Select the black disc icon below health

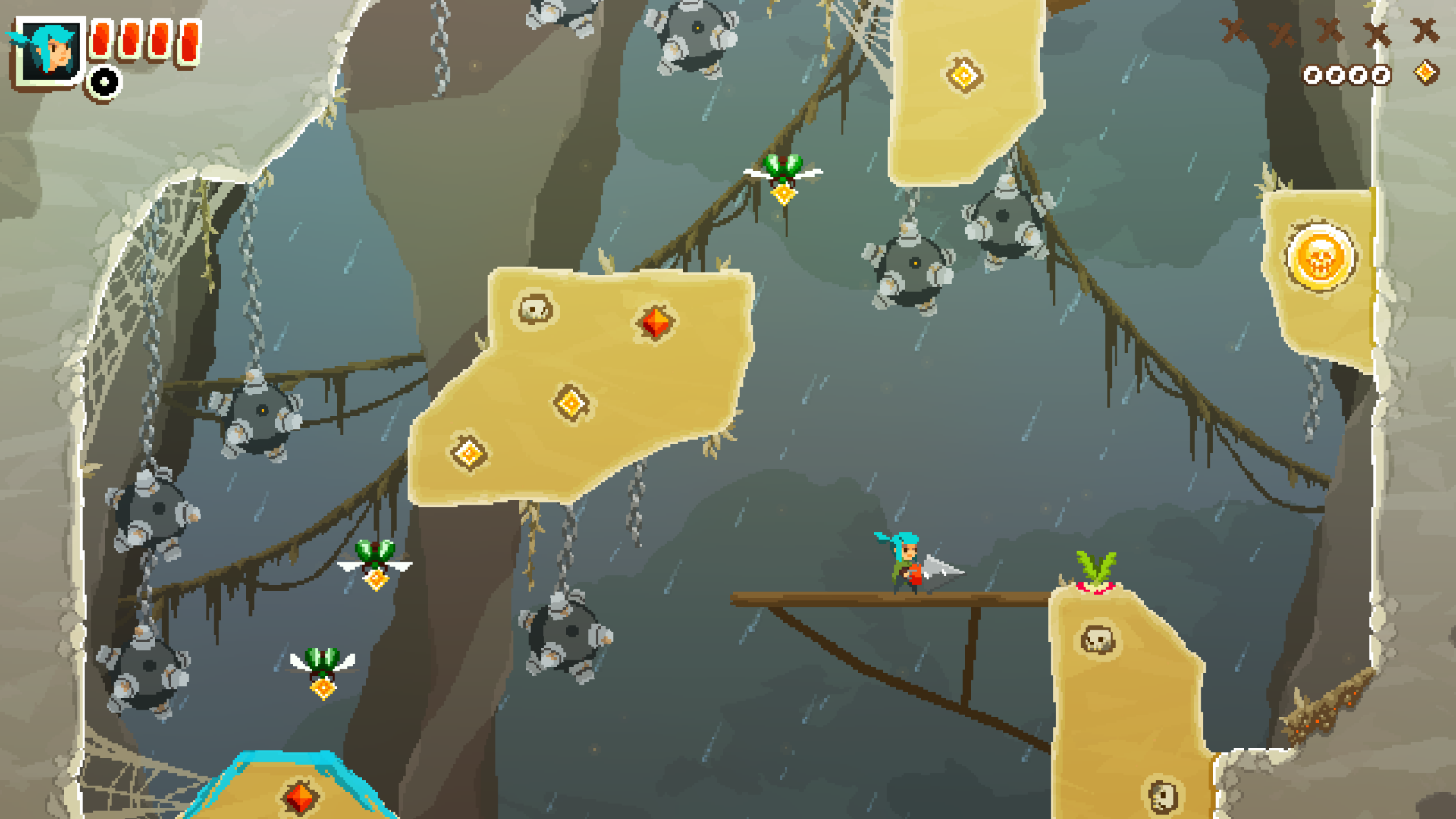tap(104, 82)
